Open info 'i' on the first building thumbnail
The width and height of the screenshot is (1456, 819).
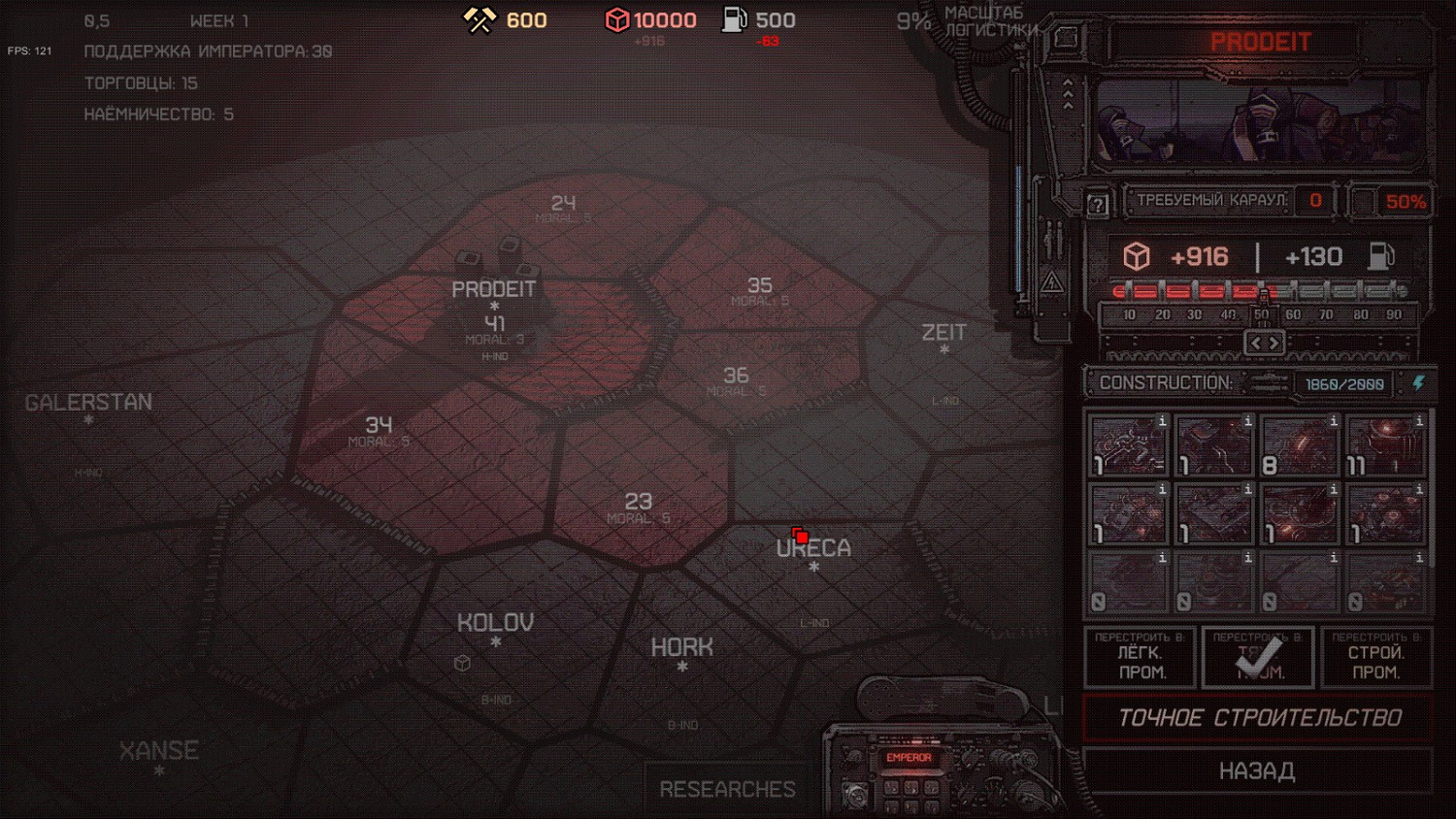tap(1161, 421)
